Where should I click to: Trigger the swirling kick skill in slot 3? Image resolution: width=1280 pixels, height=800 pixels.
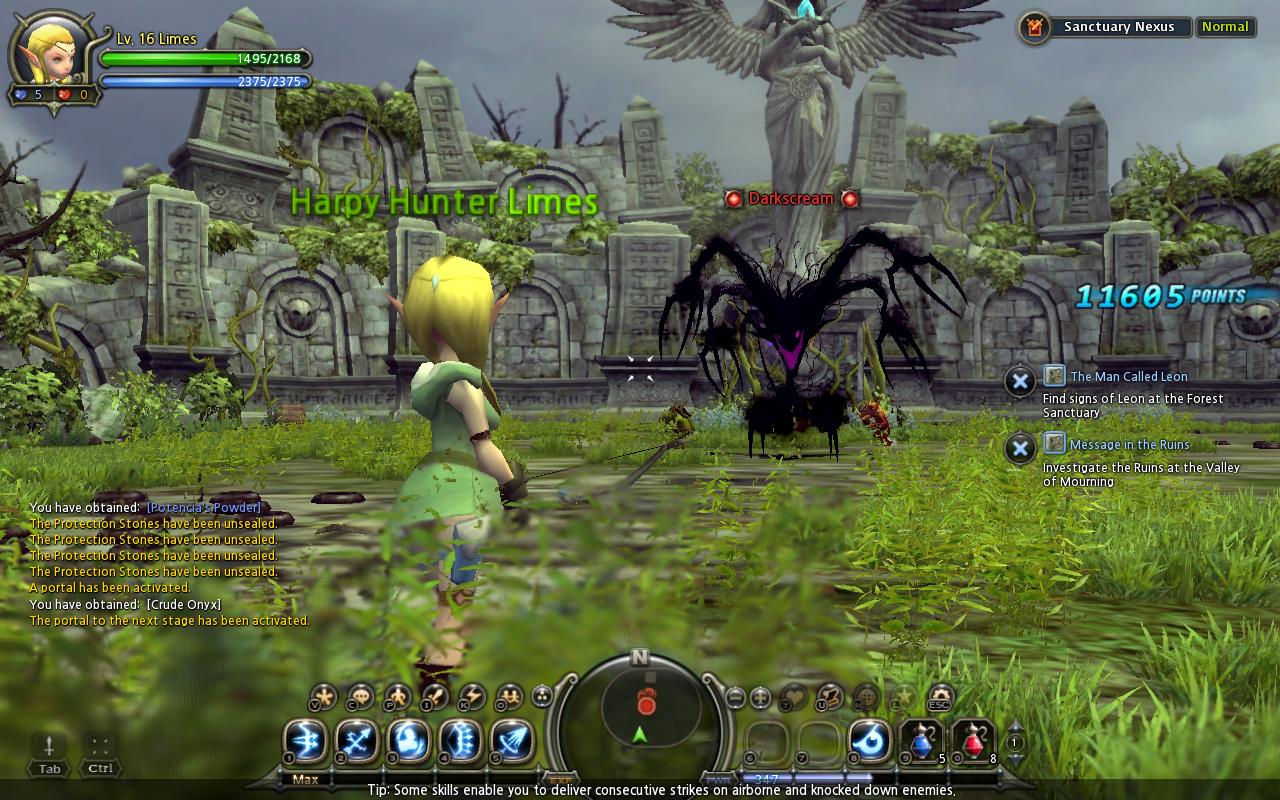(409, 741)
